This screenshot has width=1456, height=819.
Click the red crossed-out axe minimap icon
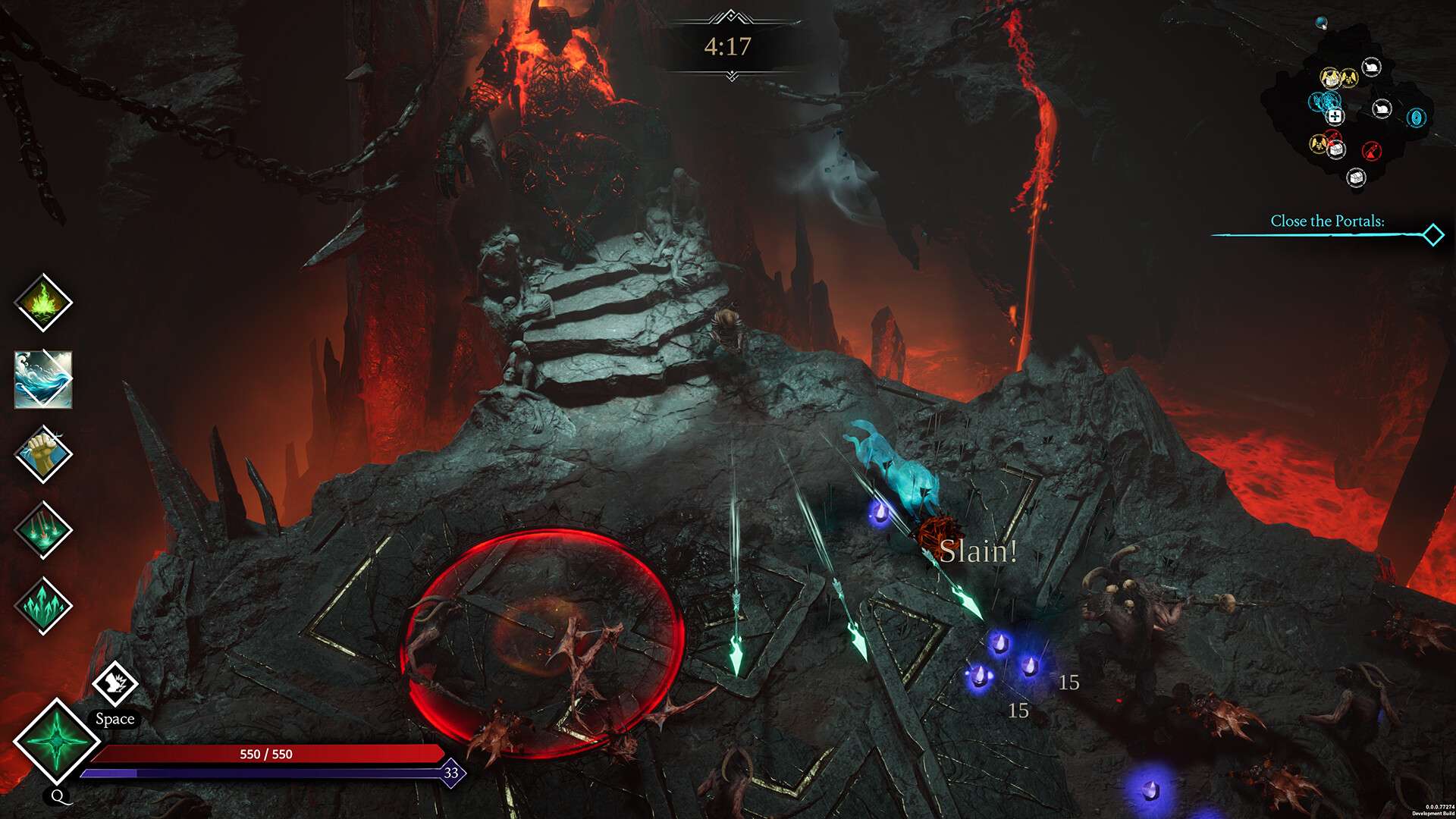1372,152
